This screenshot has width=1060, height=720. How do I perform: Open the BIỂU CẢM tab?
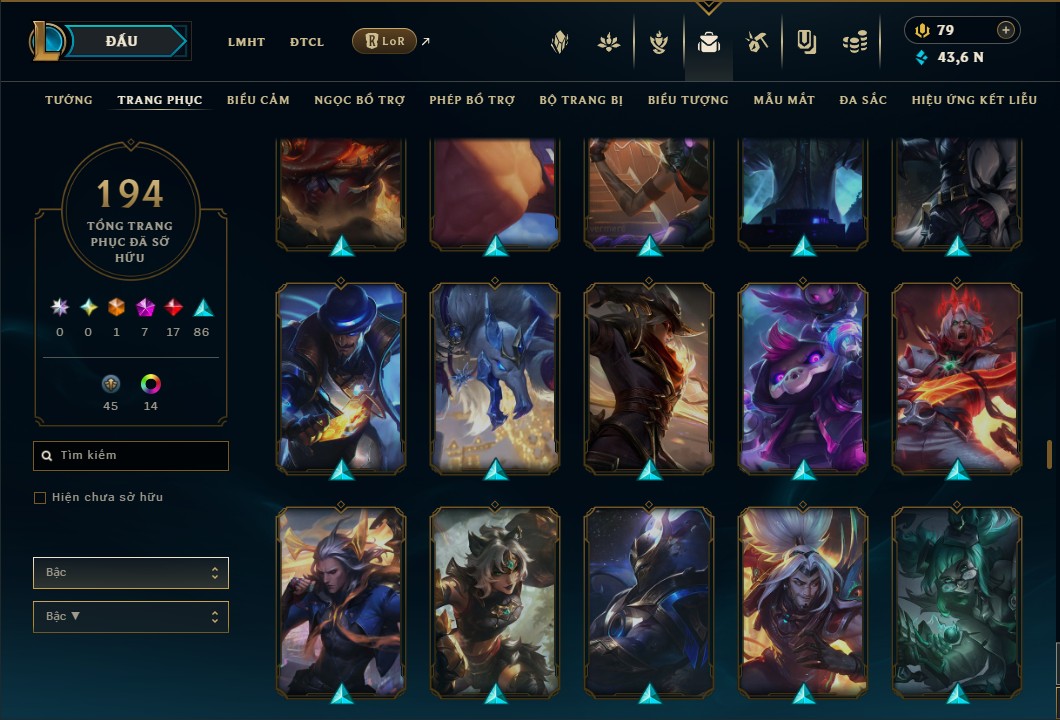tap(258, 100)
